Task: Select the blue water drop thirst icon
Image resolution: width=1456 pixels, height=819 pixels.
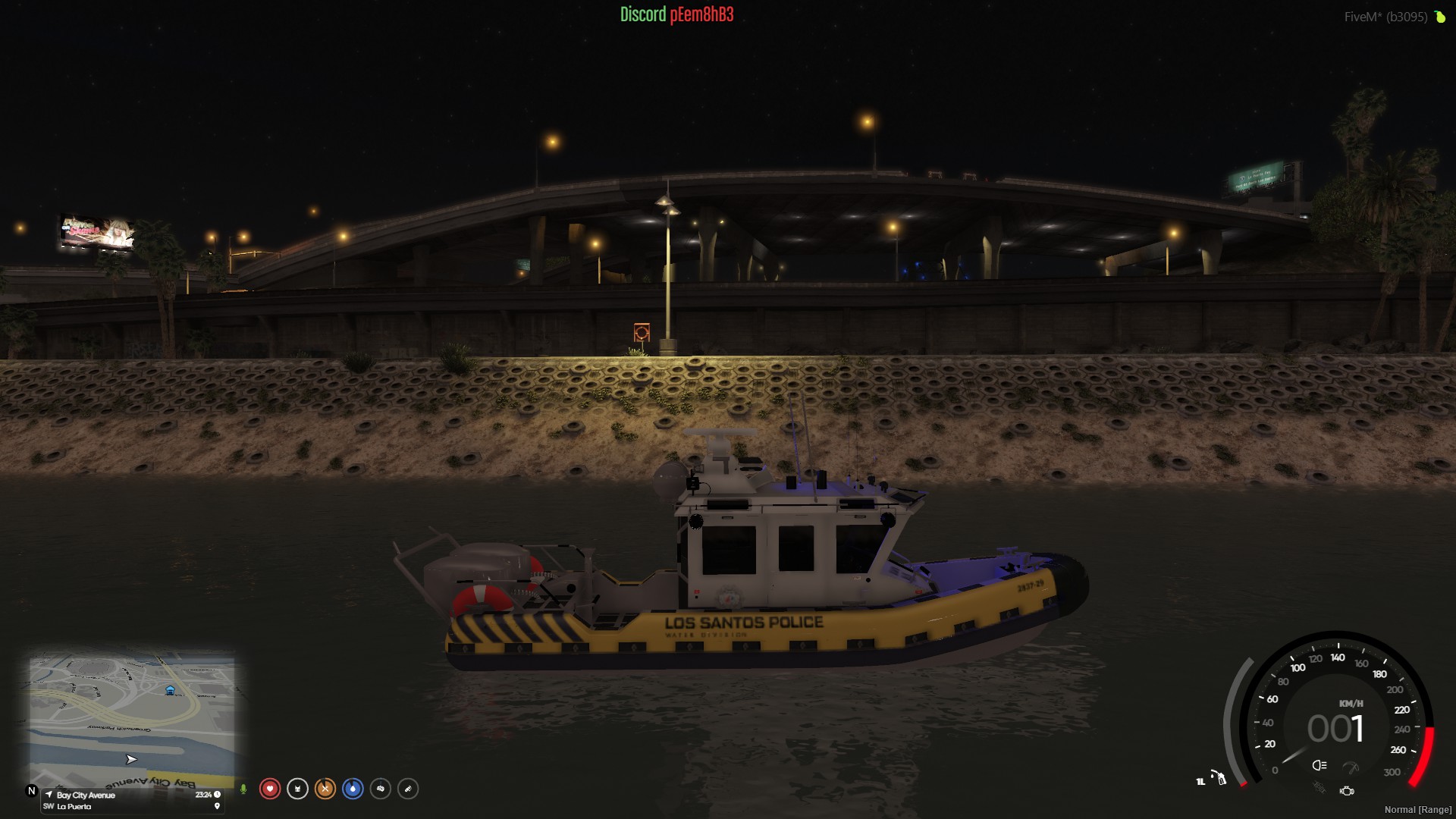Action: coord(353,789)
